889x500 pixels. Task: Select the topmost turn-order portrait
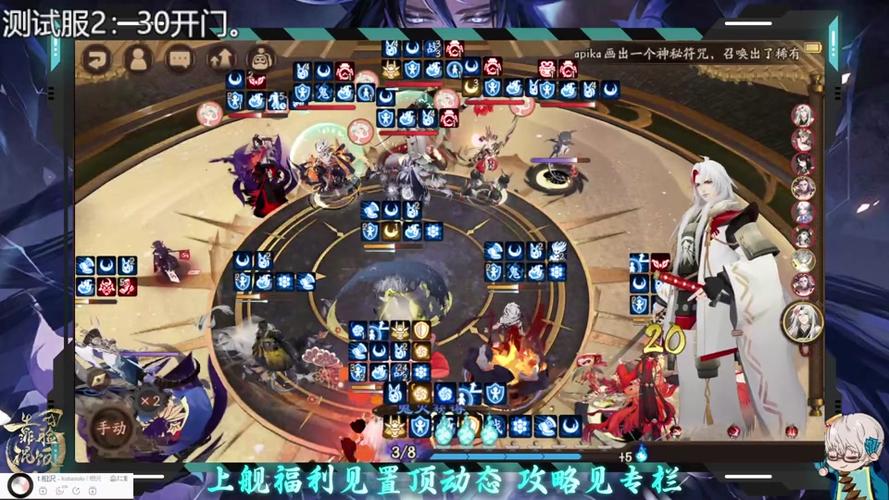[802, 114]
